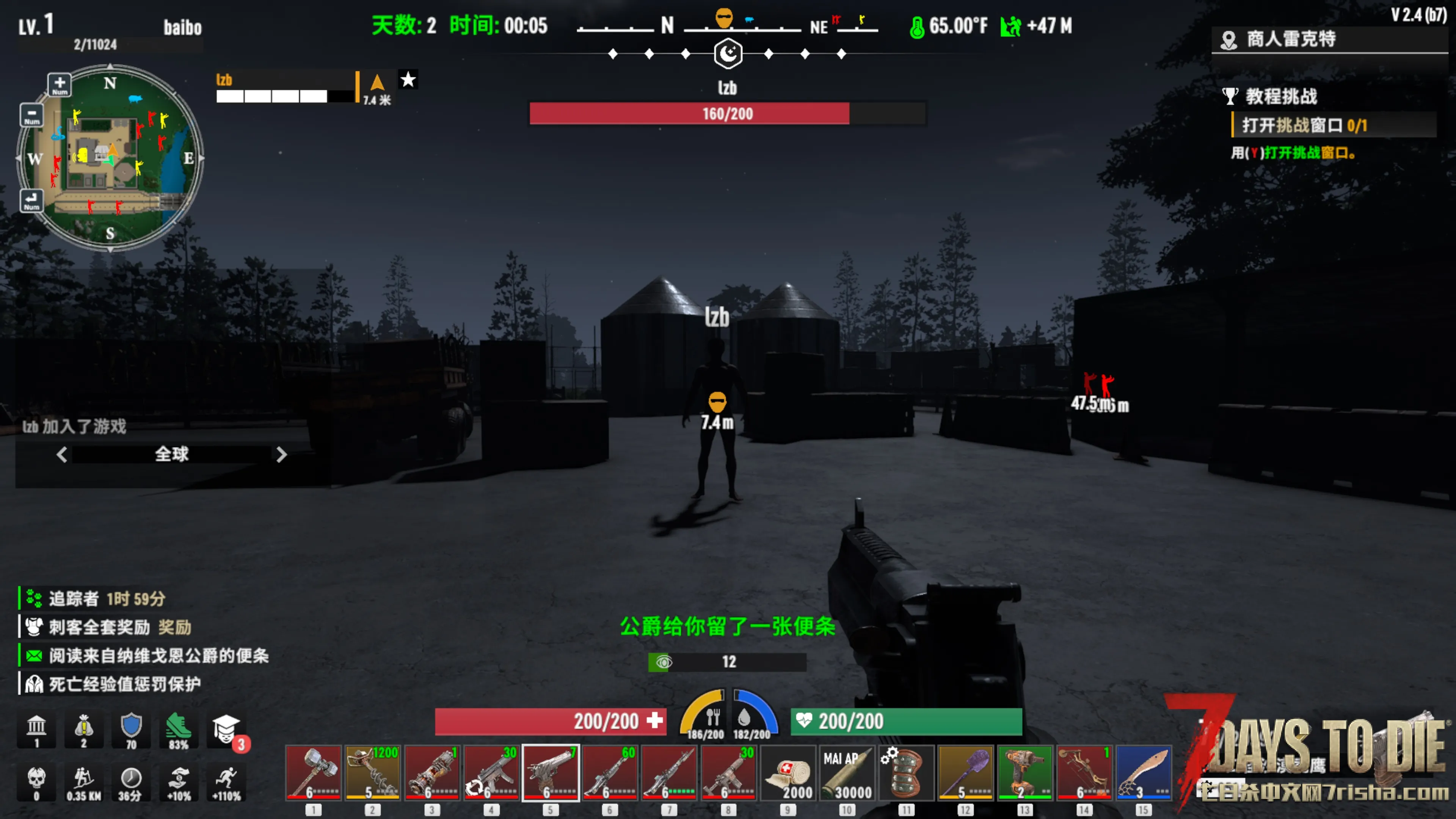Switch chat channel with the right arrow
Image resolution: width=1456 pixels, height=819 pixels.
click(x=281, y=455)
